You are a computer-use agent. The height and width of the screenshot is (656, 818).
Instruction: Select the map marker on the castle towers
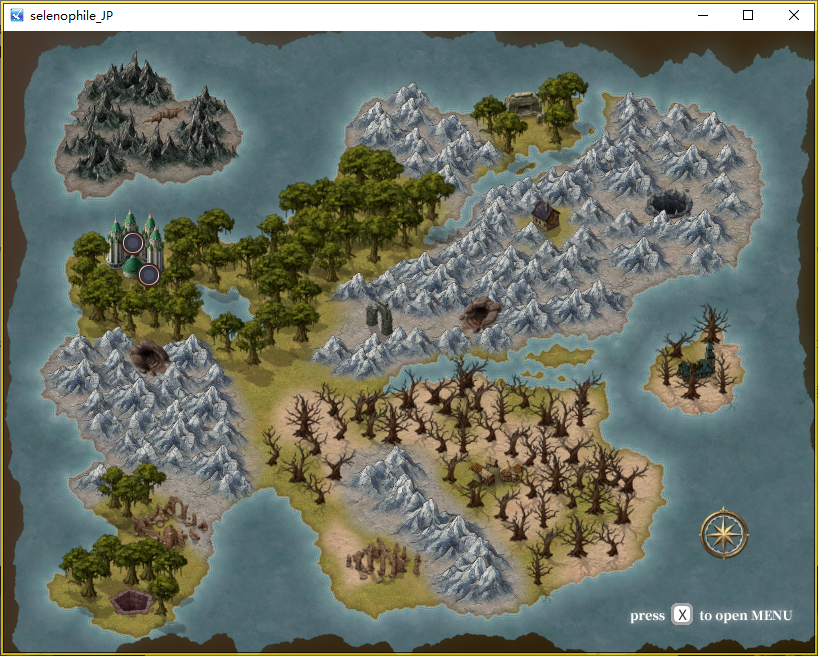point(132,241)
